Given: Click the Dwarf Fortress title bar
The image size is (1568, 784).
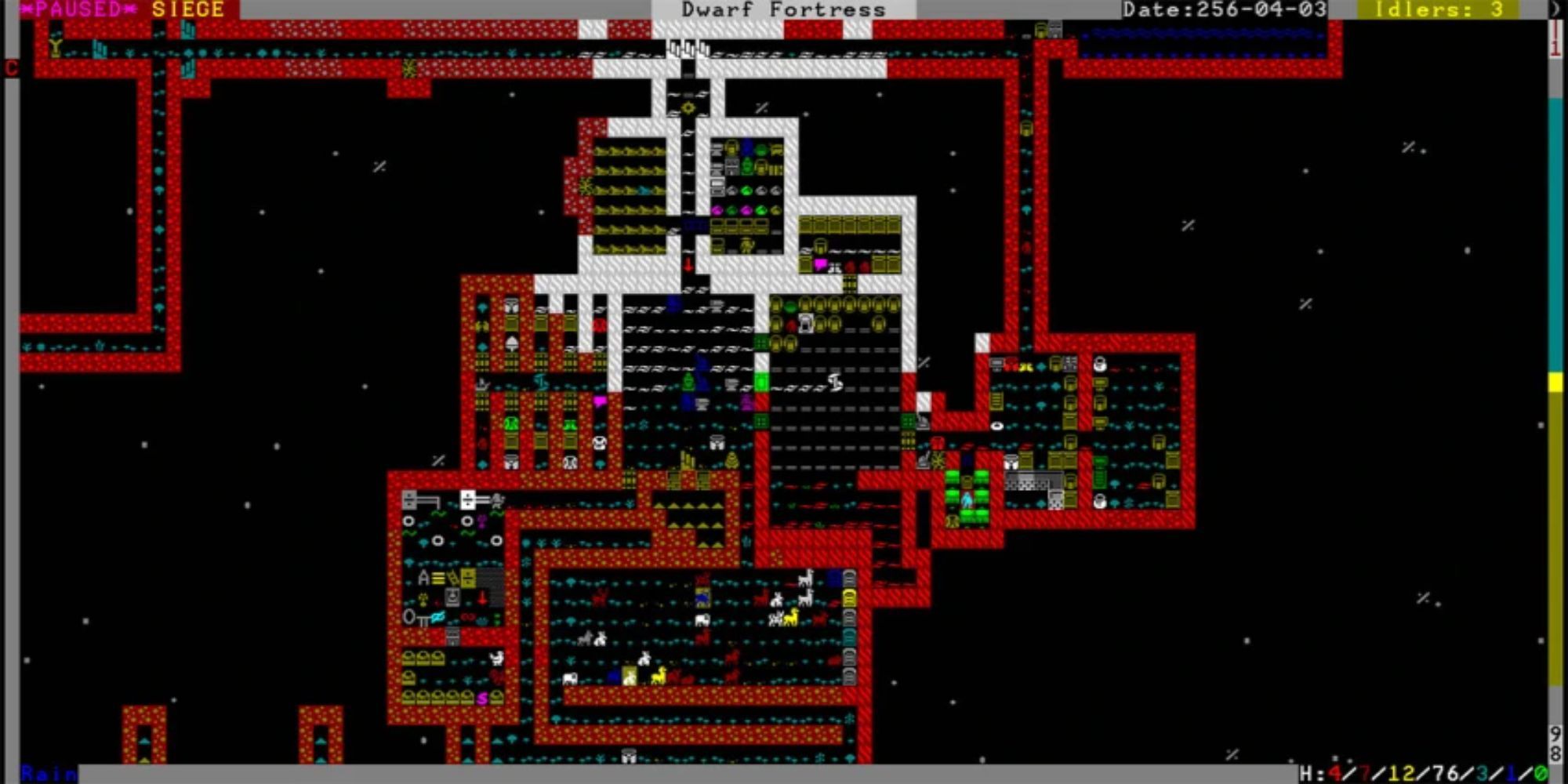Looking at the screenshot, I should 784,9.
